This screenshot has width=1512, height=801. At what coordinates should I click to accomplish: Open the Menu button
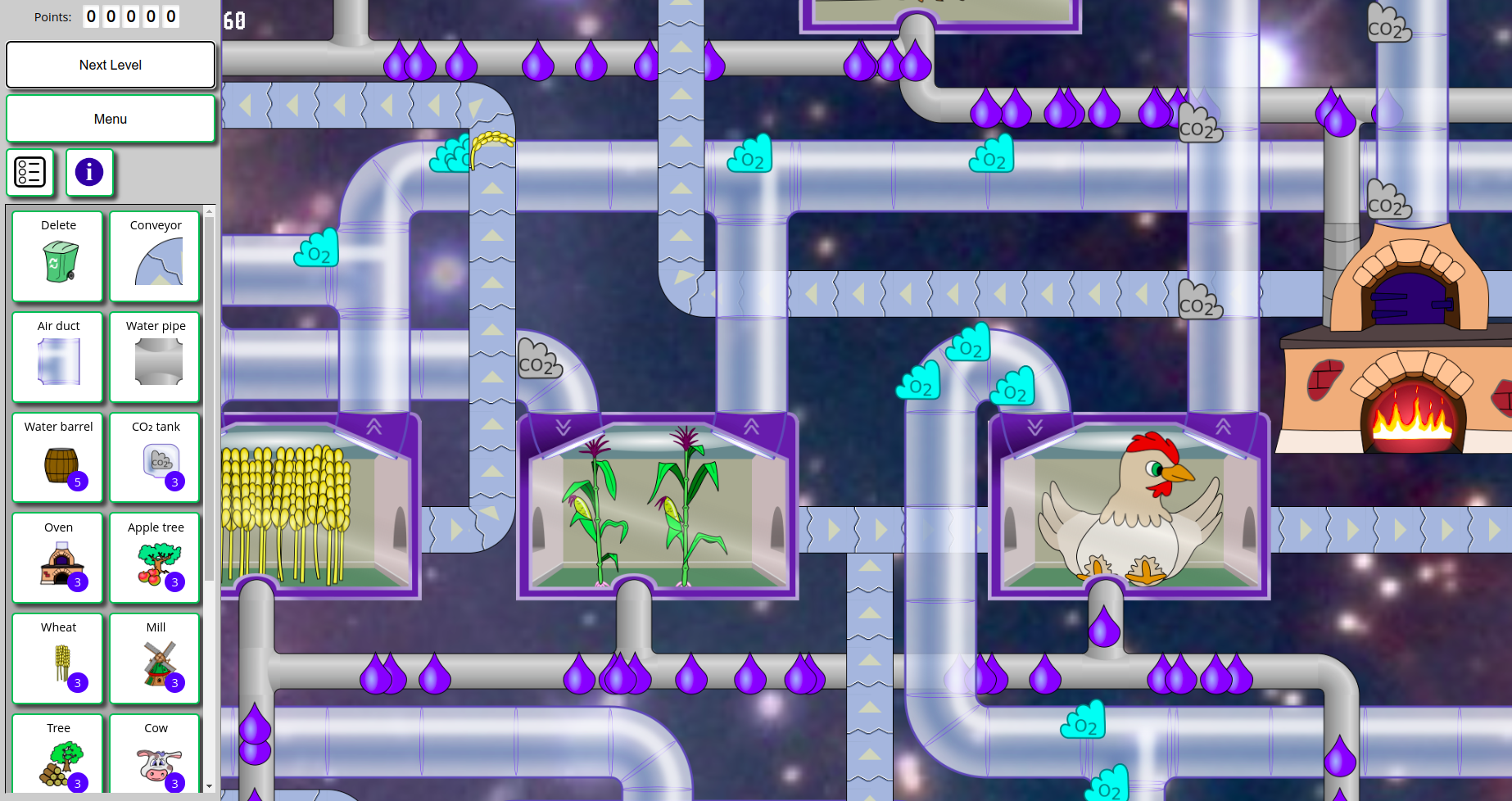(x=111, y=119)
